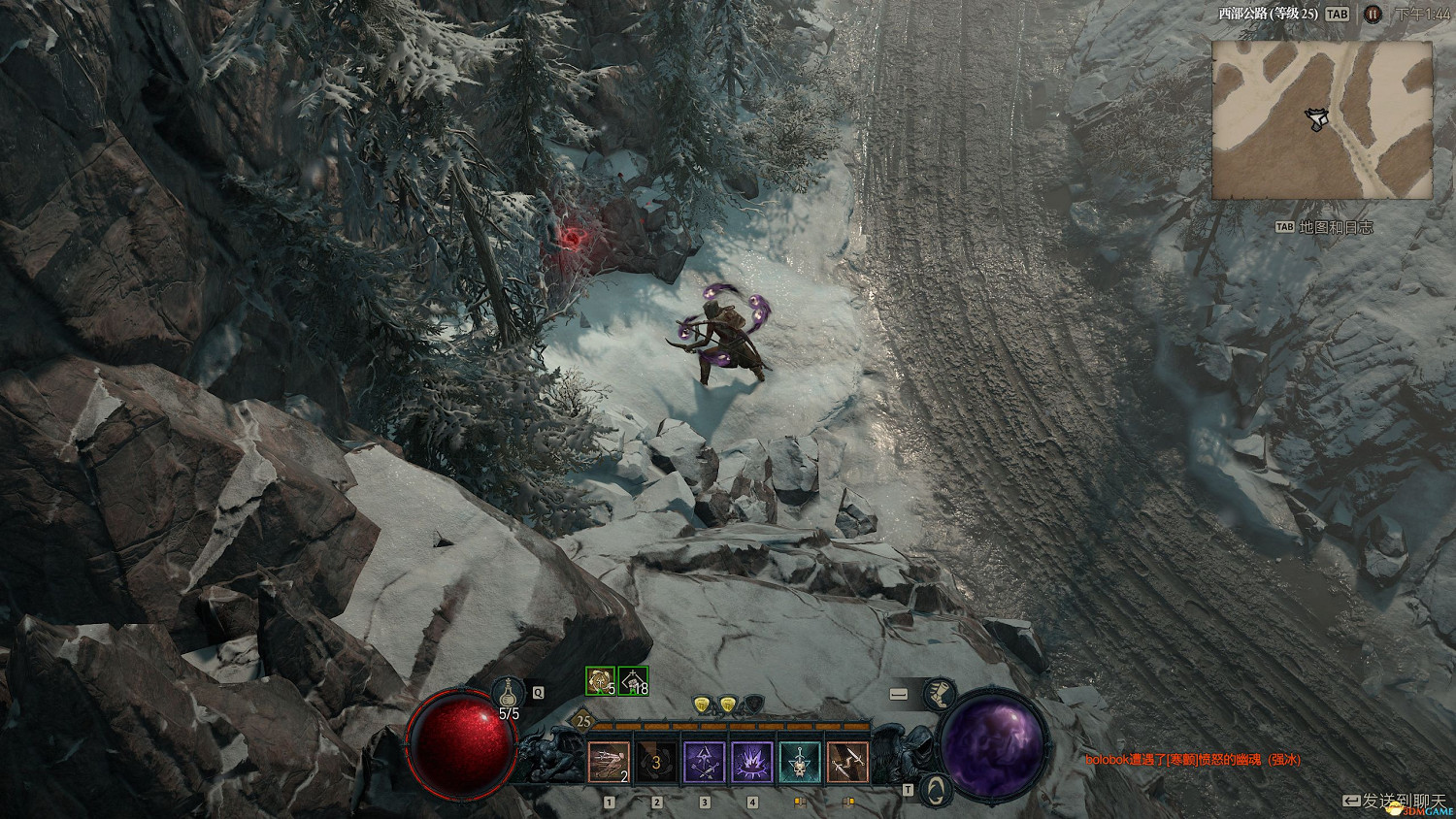Screen dimensions: 1456x819
Task: Activate the purple crossed arrows skill
Action: 704,762
